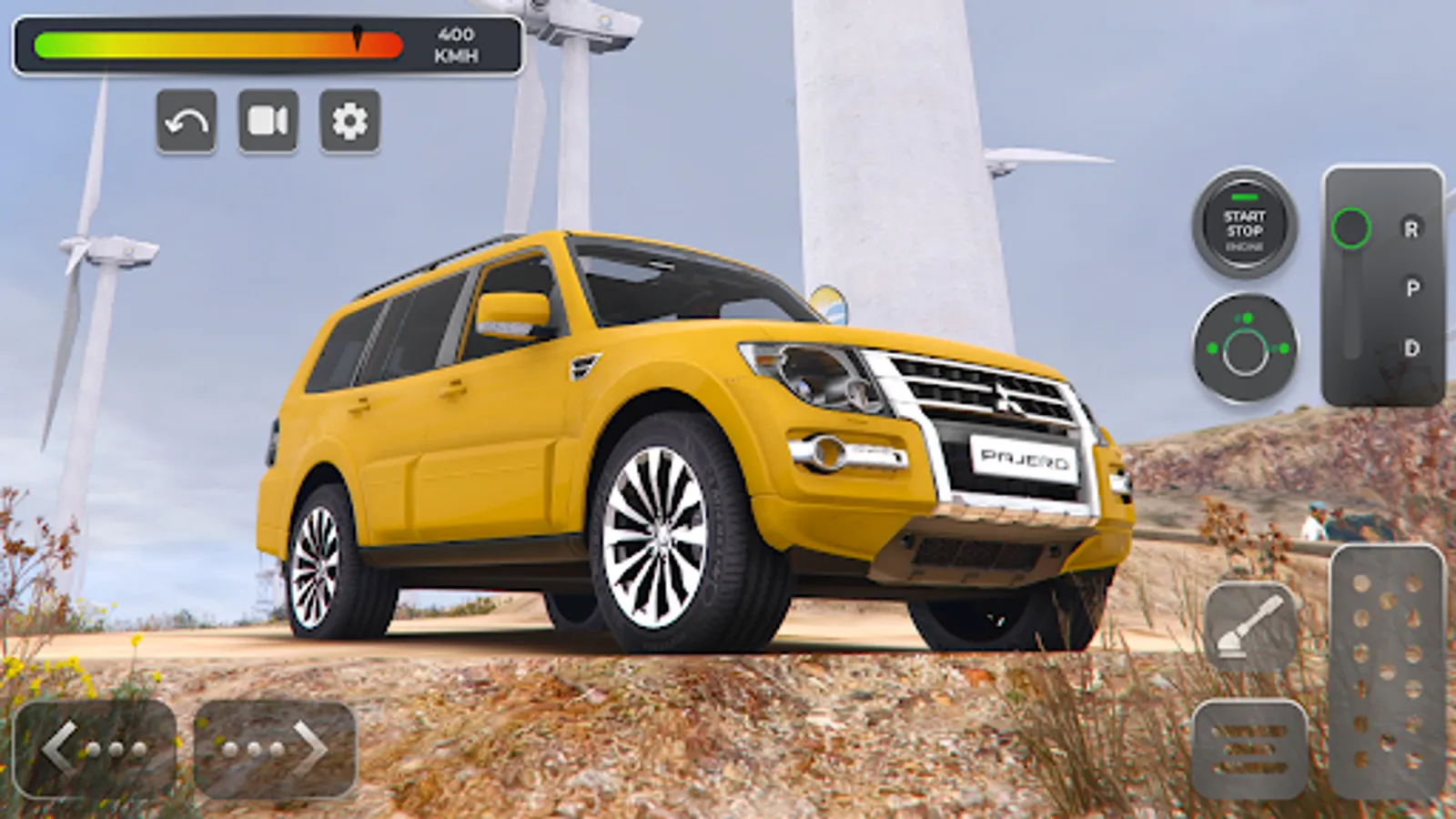Toggle the Start Stop engine button
Screen dimensions: 1456x819
1244,224
